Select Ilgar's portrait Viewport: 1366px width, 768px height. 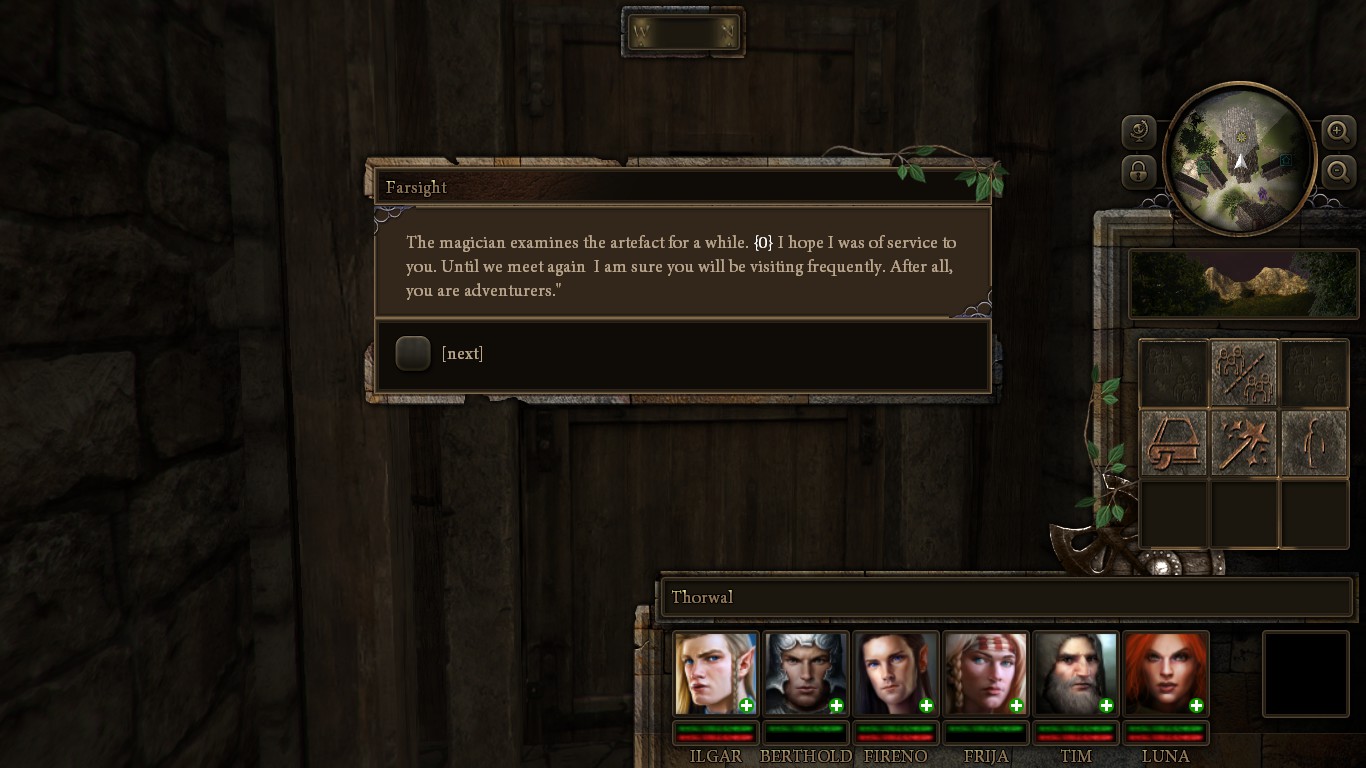click(716, 673)
